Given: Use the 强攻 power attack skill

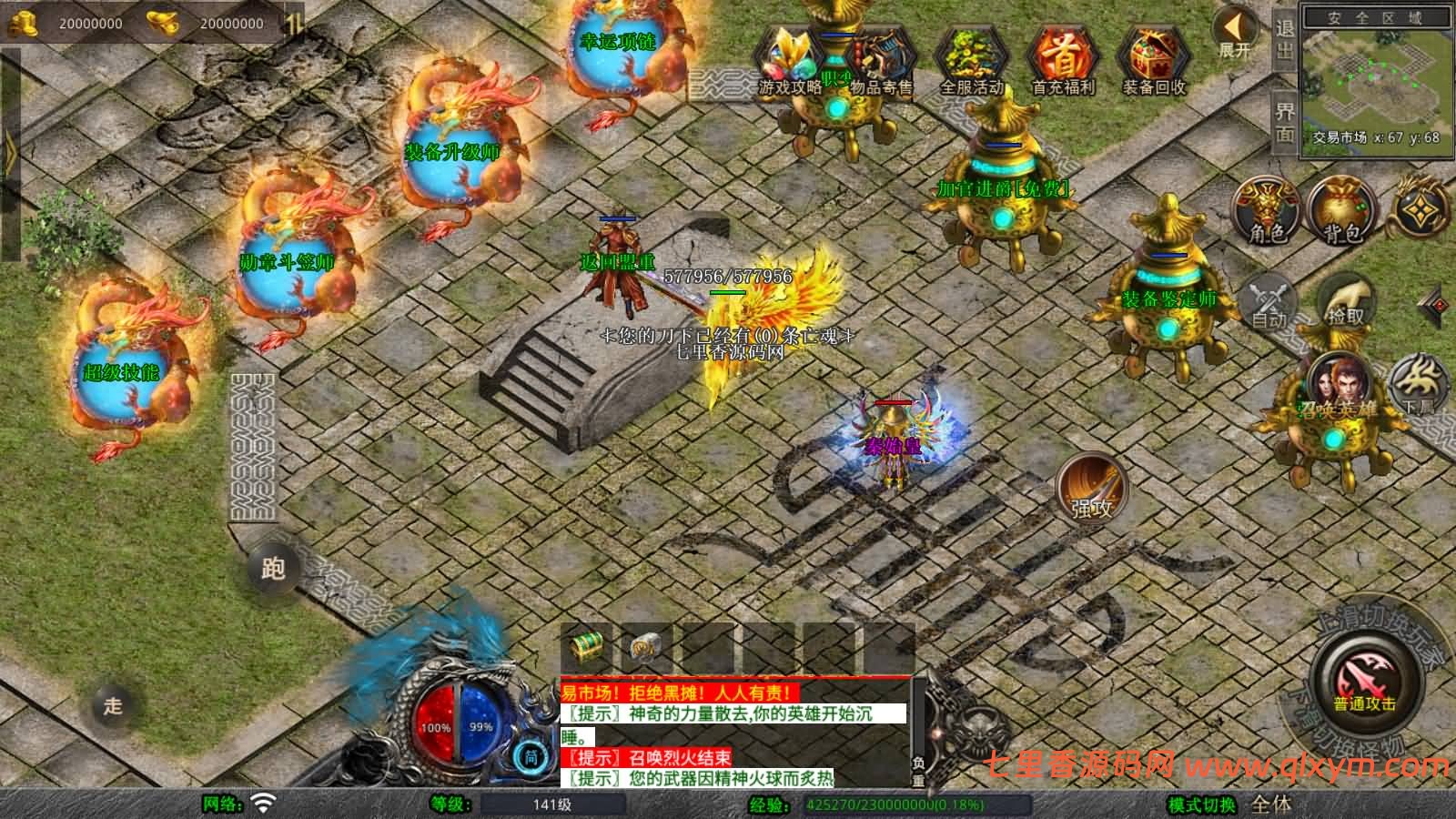Looking at the screenshot, I should coord(1092,489).
